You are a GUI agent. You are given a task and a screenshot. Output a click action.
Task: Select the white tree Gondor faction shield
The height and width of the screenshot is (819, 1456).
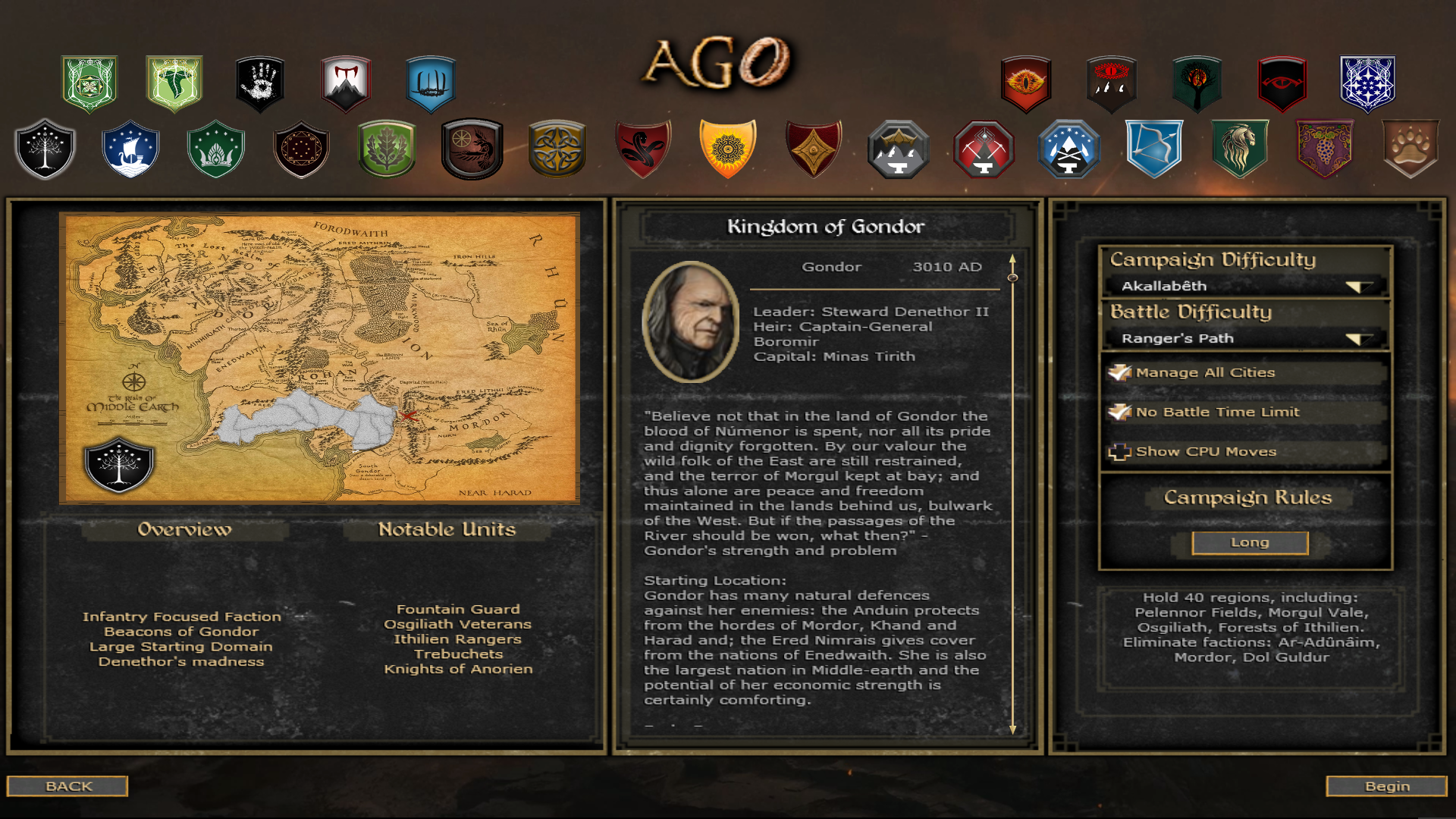45,149
